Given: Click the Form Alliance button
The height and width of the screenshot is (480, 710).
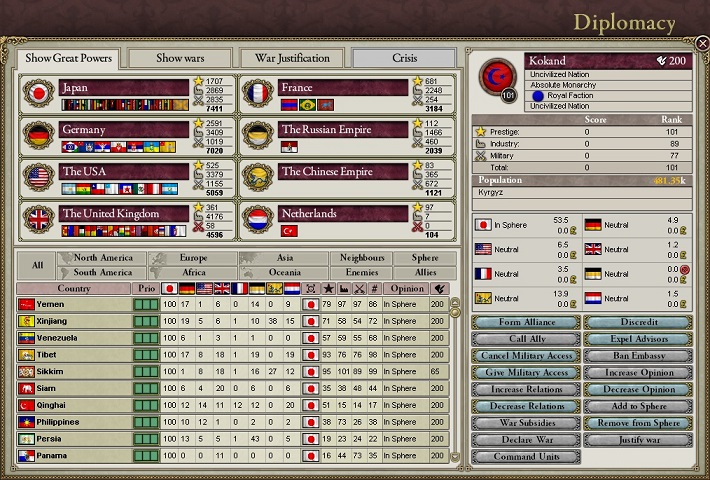Looking at the screenshot, I should coord(525,322).
